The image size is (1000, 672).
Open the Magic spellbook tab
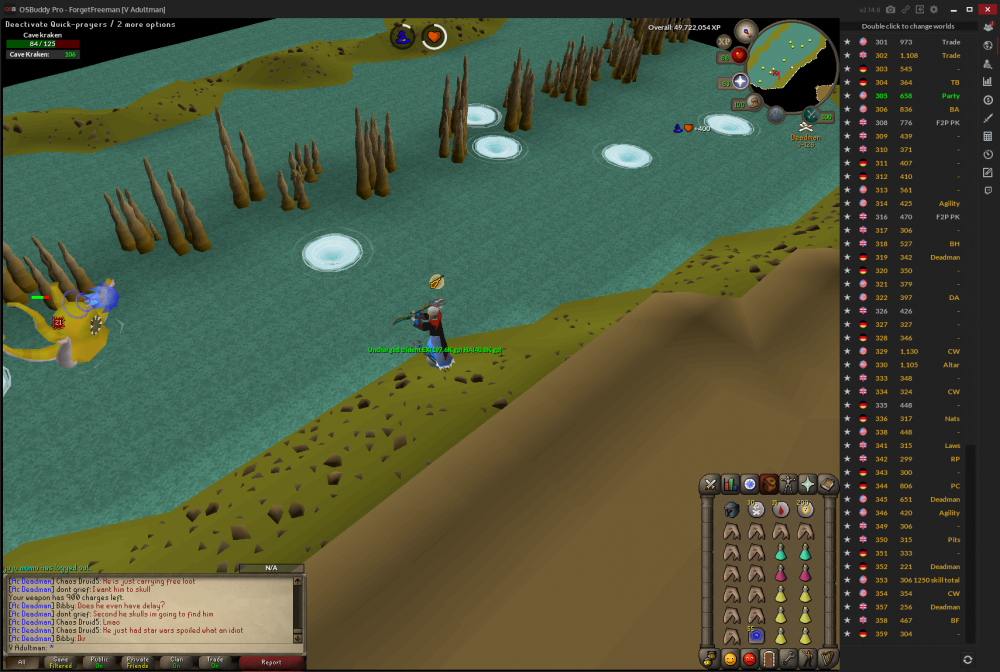[827, 484]
